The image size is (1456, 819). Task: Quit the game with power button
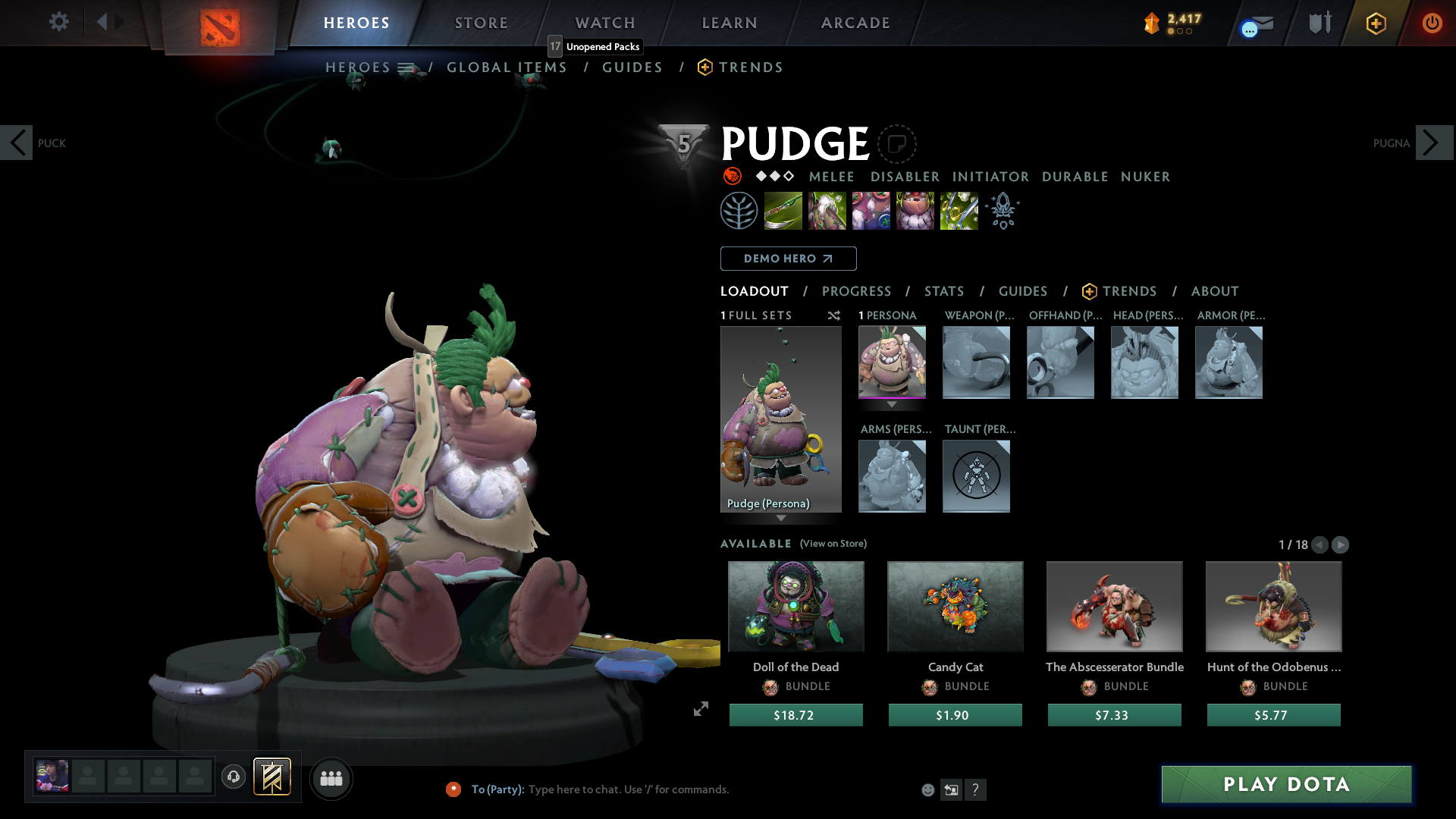point(1432,23)
